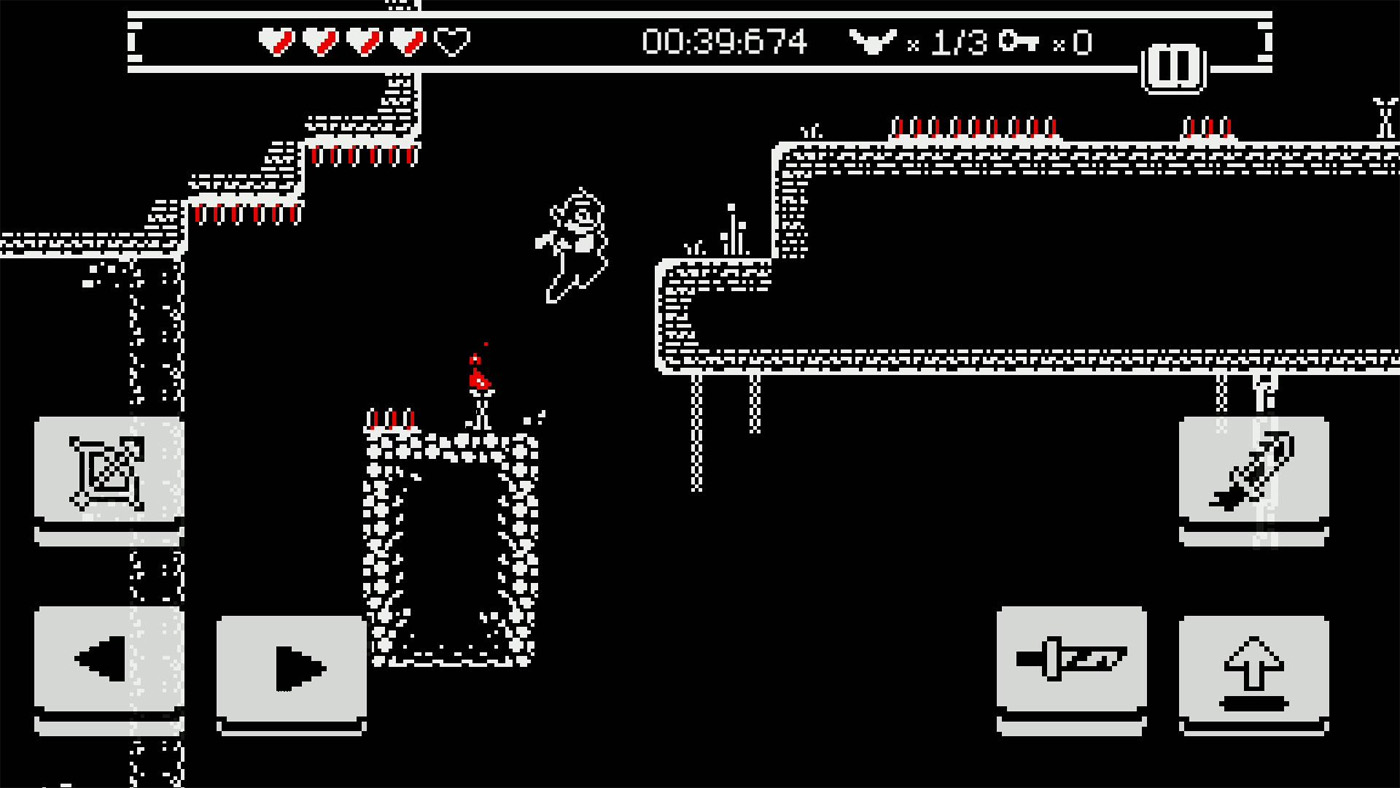Tap the empty fifth heart slot
The height and width of the screenshot is (788, 1400).
tap(452, 42)
